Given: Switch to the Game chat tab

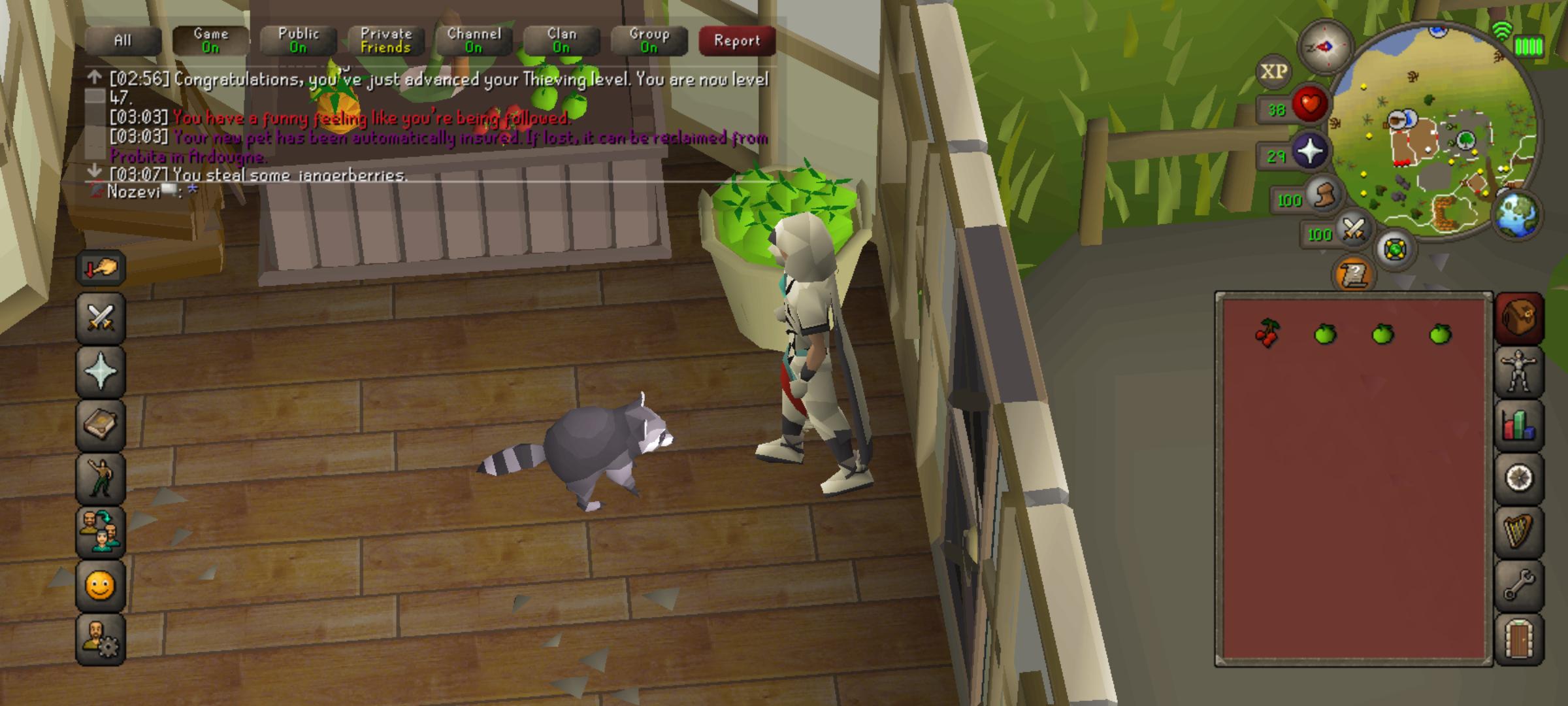Looking at the screenshot, I should pyautogui.click(x=210, y=39).
